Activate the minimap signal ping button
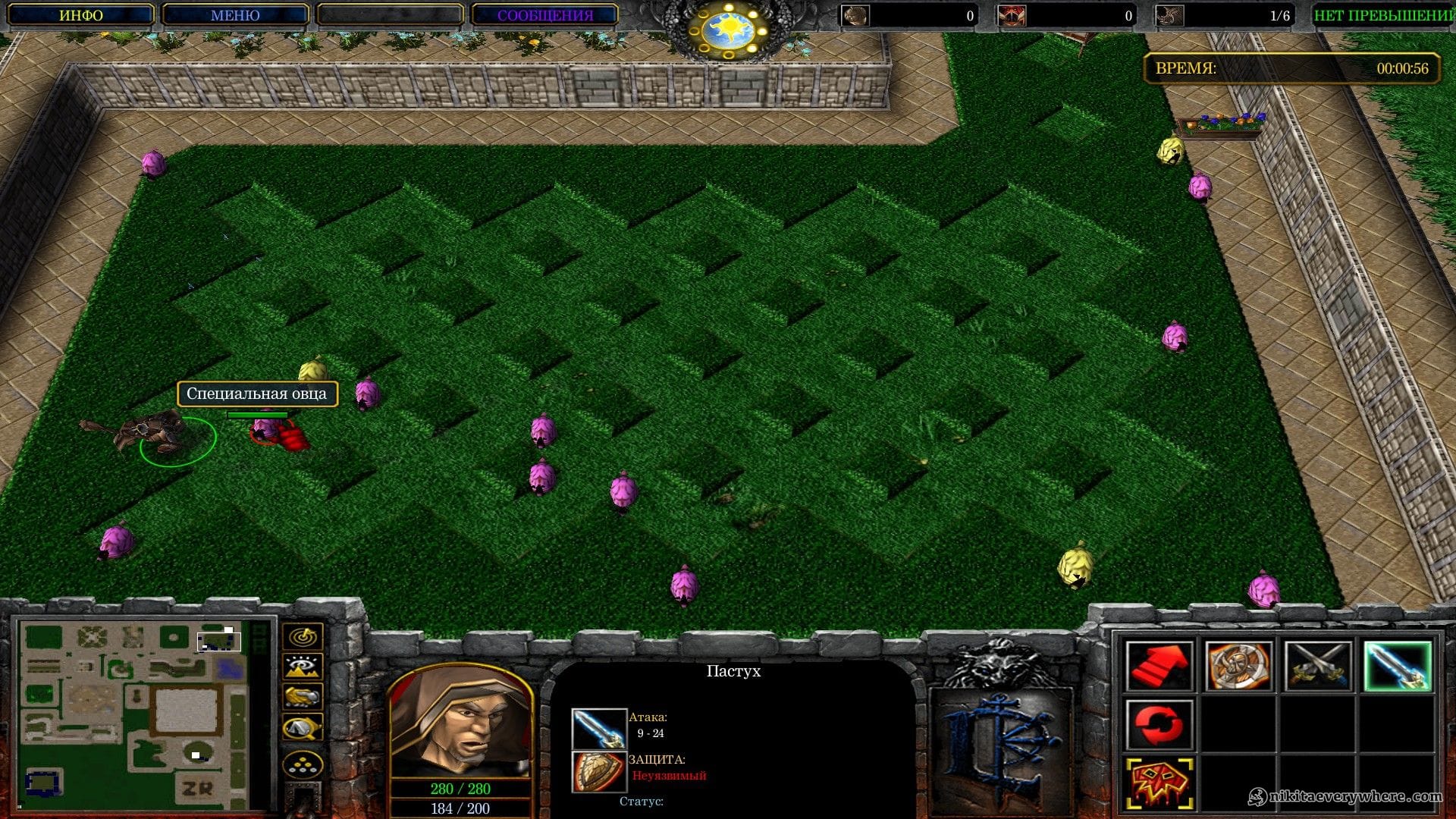Screen dimensions: 1456x819 click(x=303, y=636)
